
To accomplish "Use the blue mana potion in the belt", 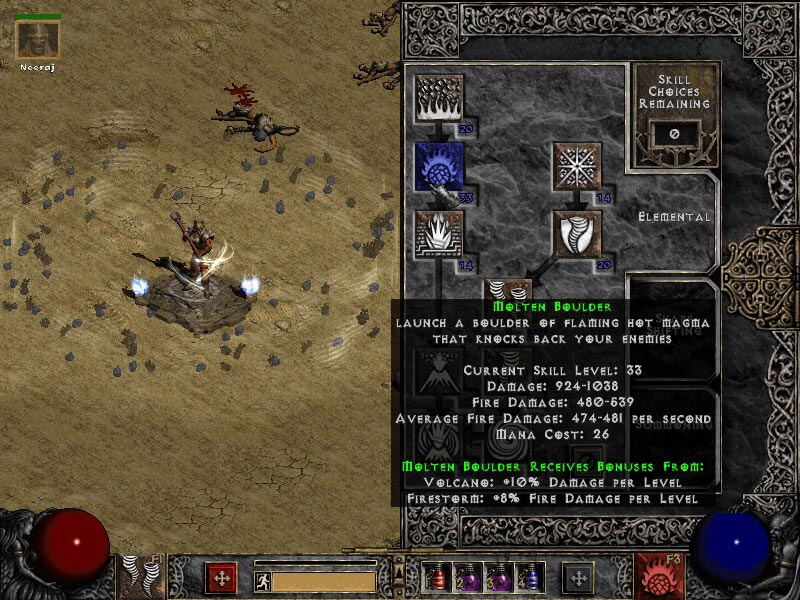I will (530, 578).
